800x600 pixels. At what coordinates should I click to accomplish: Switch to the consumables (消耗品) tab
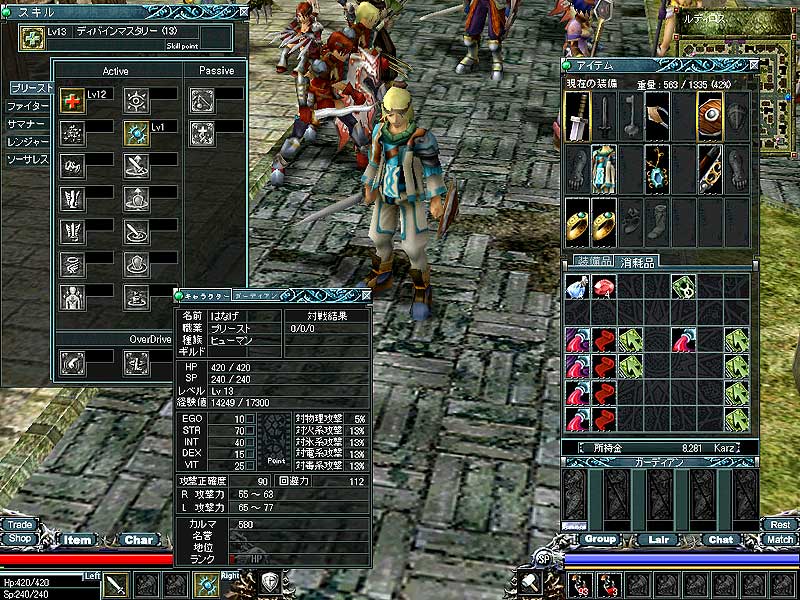pos(636,262)
